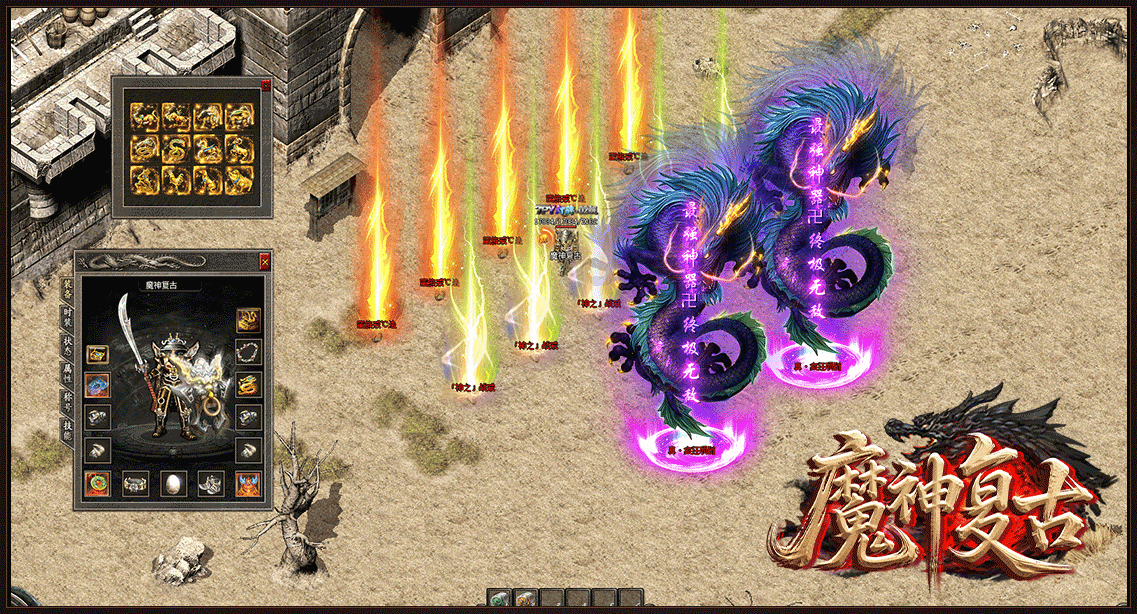This screenshot has width=1137, height=614.
Task: Pick the golden pig zodiac icon
Action: click(x=239, y=181)
